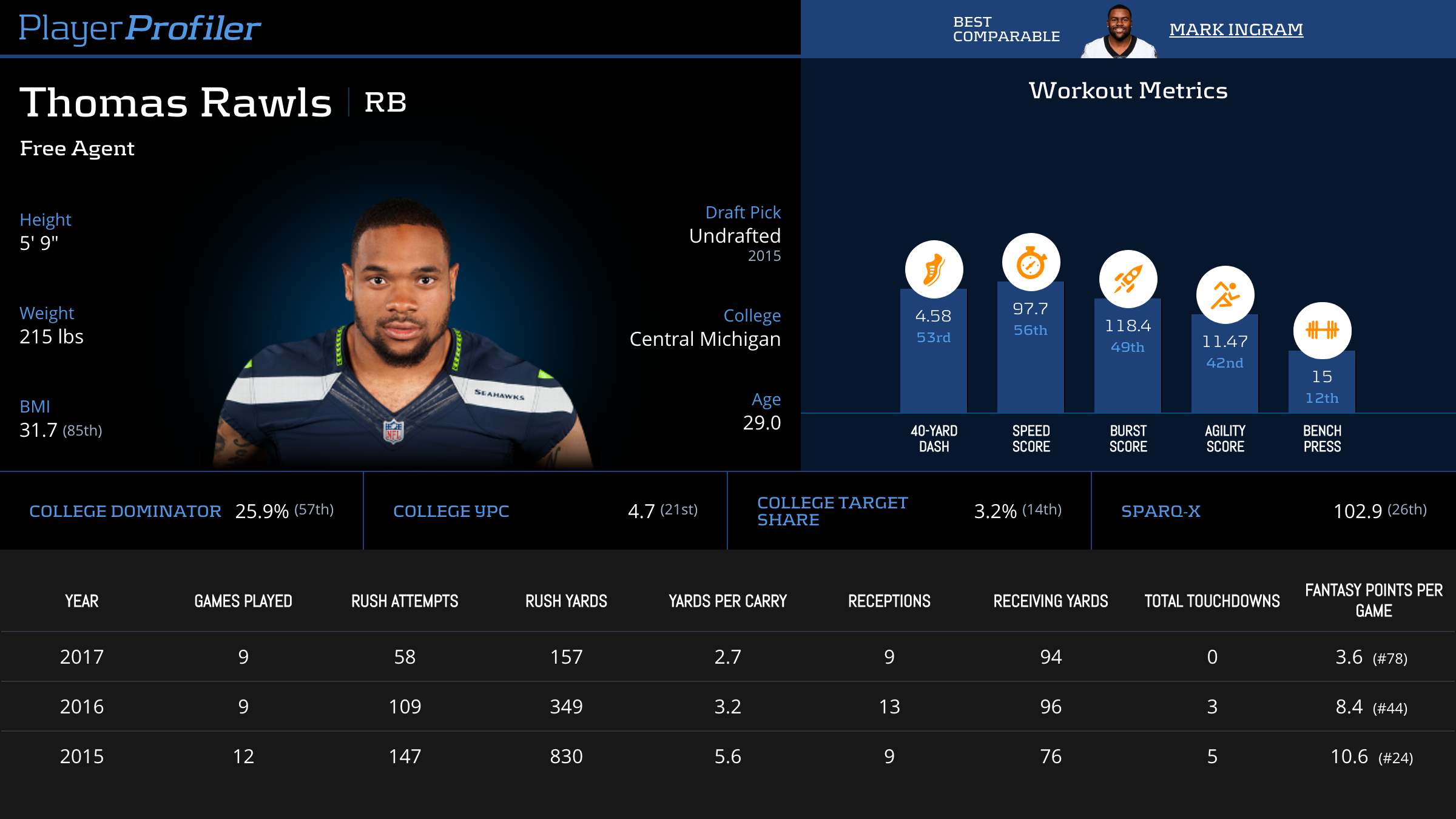
Task: Select the 40-yard dash shoe icon
Action: pyautogui.click(x=934, y=269)
